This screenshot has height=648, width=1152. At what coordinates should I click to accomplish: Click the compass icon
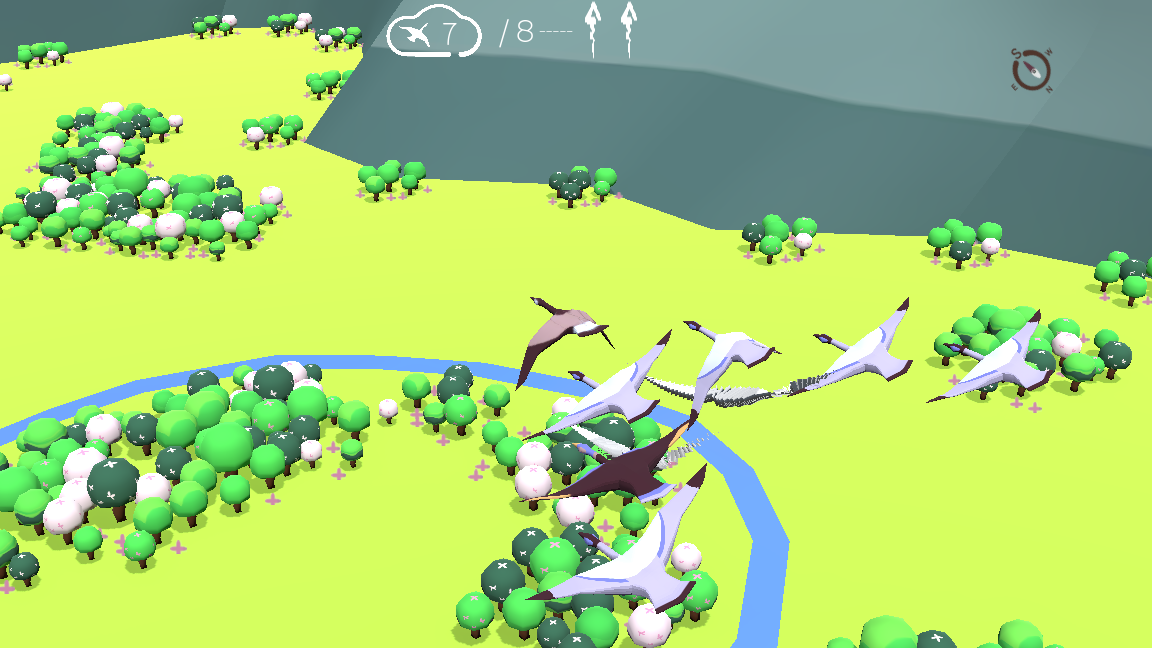click(1031, 70)
